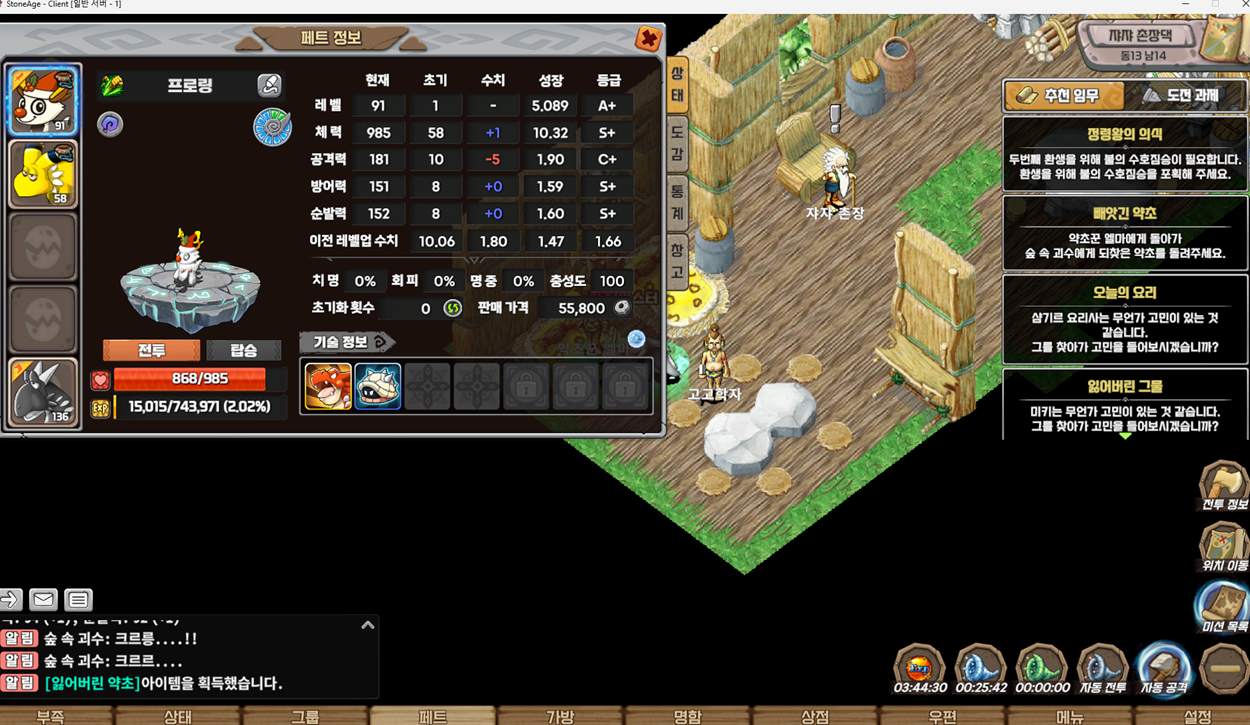Open the 정령왕의 의식 quest entry

(x=1125, y=153)
